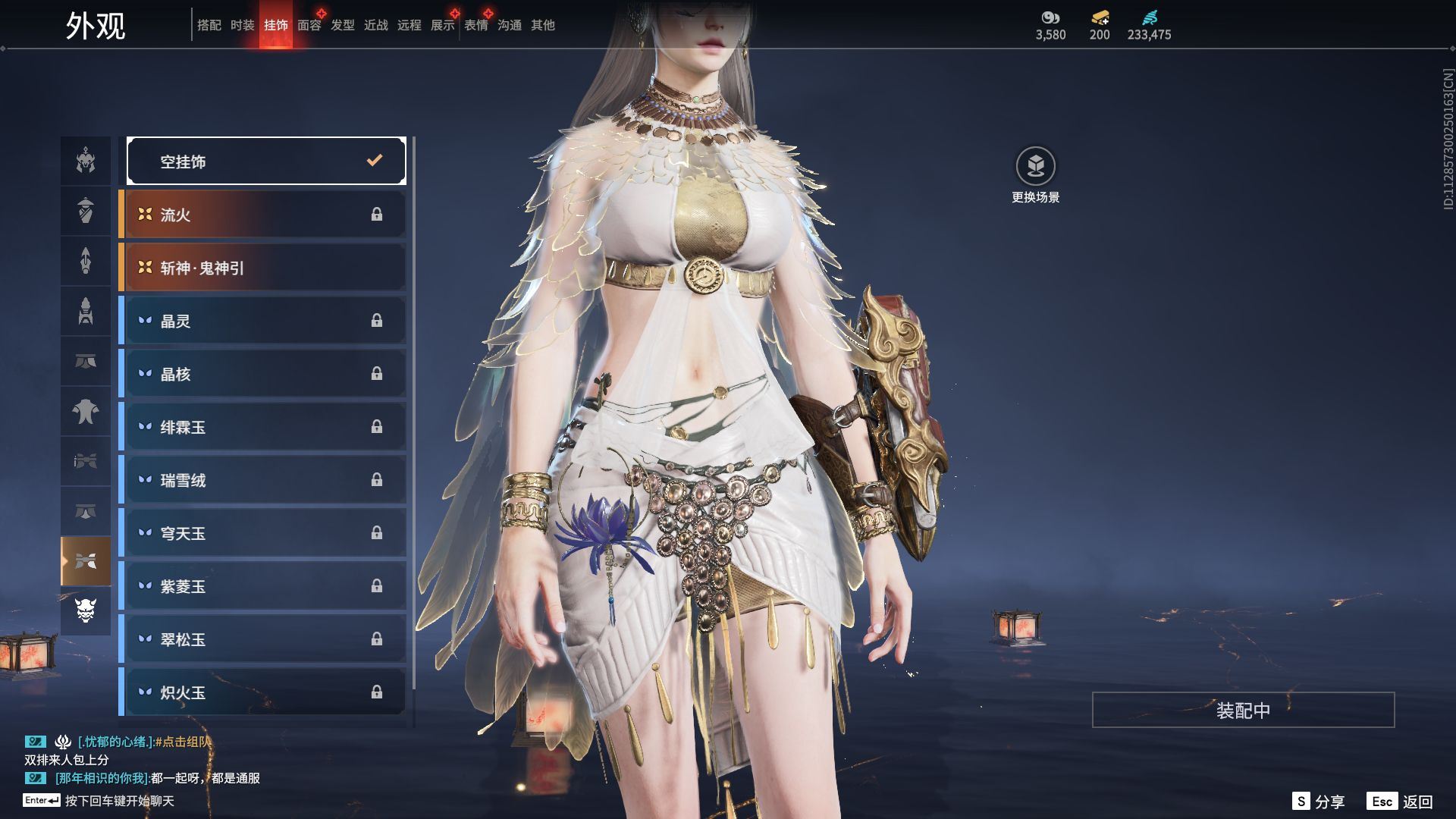The image size is (1456, 819).
Task: Open the oni mask category
Action: click(86, 610)
